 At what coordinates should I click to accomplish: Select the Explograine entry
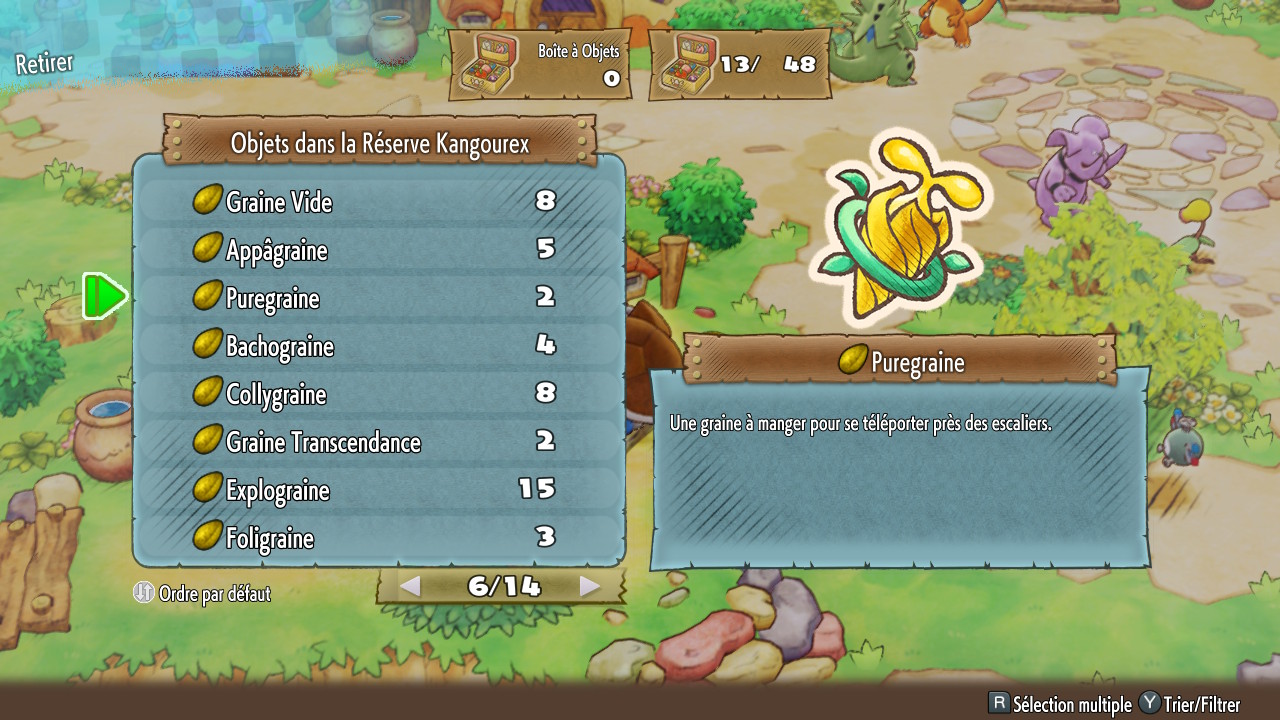point(378,490)
